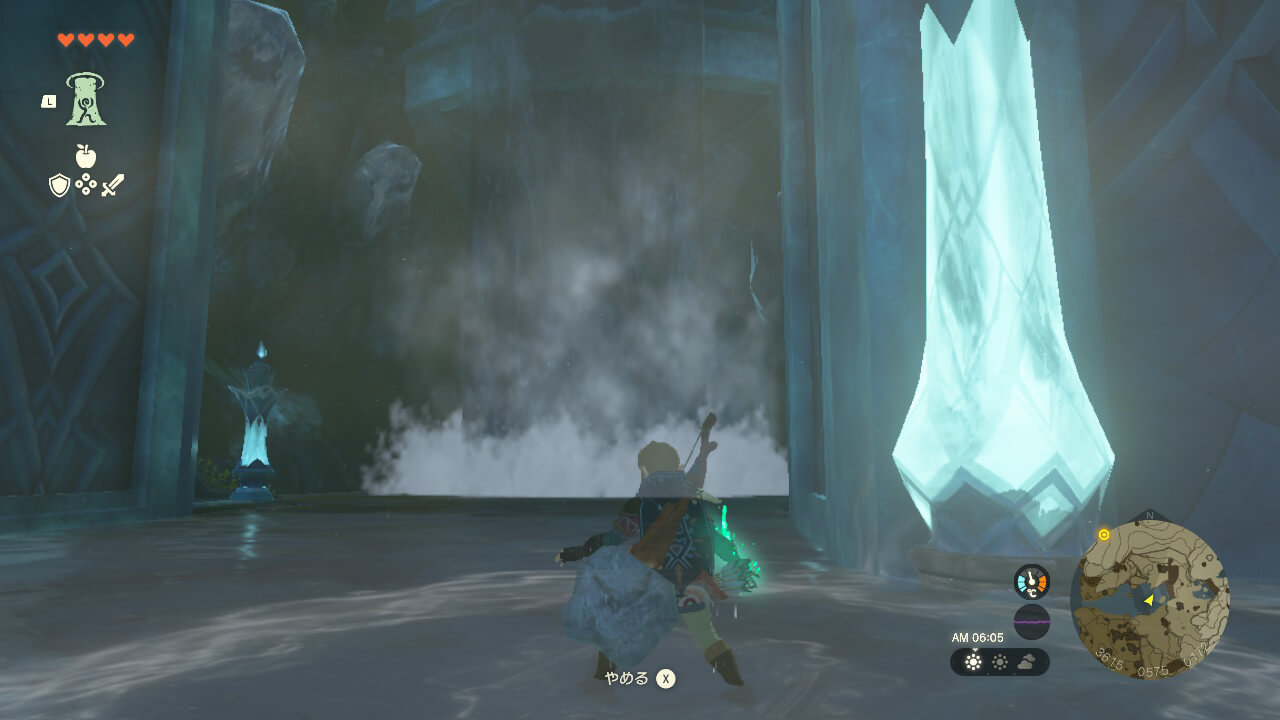Click the temperature gauge icon
This screenshot has height=720, width=1280.
(x=1031, y=581)
